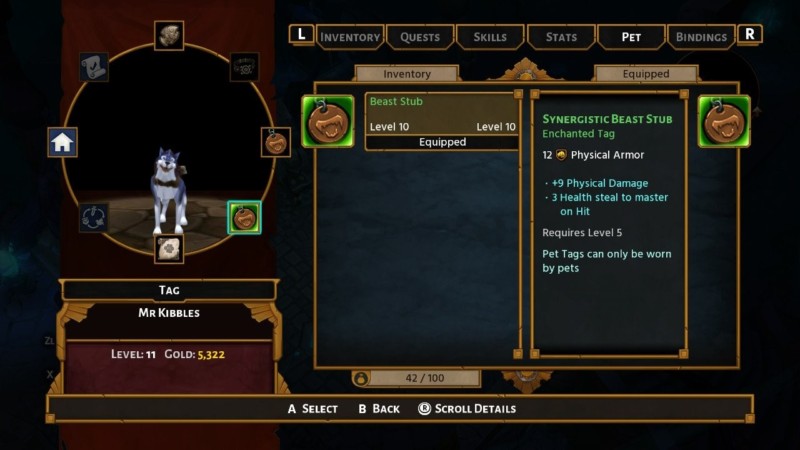Select the fish item slot on pet wheel
The width and height of the screenshot is (800, 450).
click(x=169, y=35)
